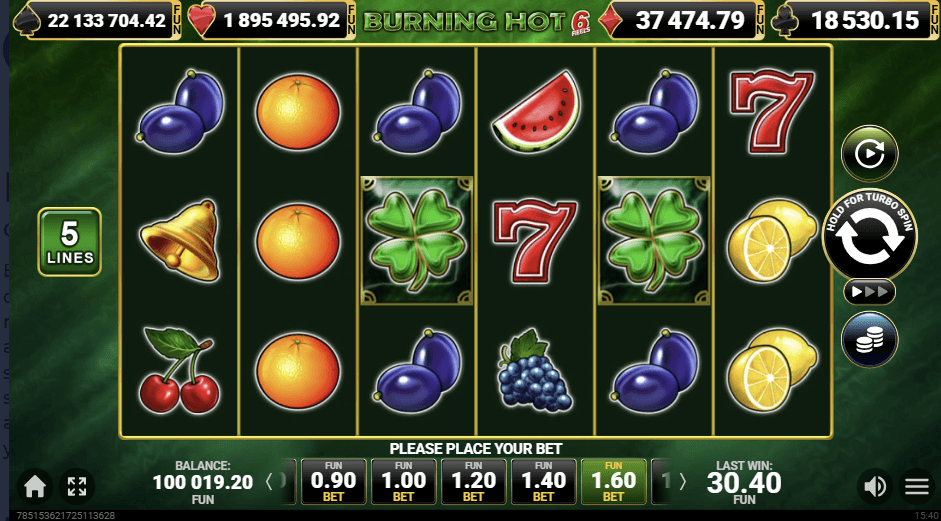The height and width of the screenshot is (521, 941).
Task: Select the 0.90 bet
Action: point(333,482)
